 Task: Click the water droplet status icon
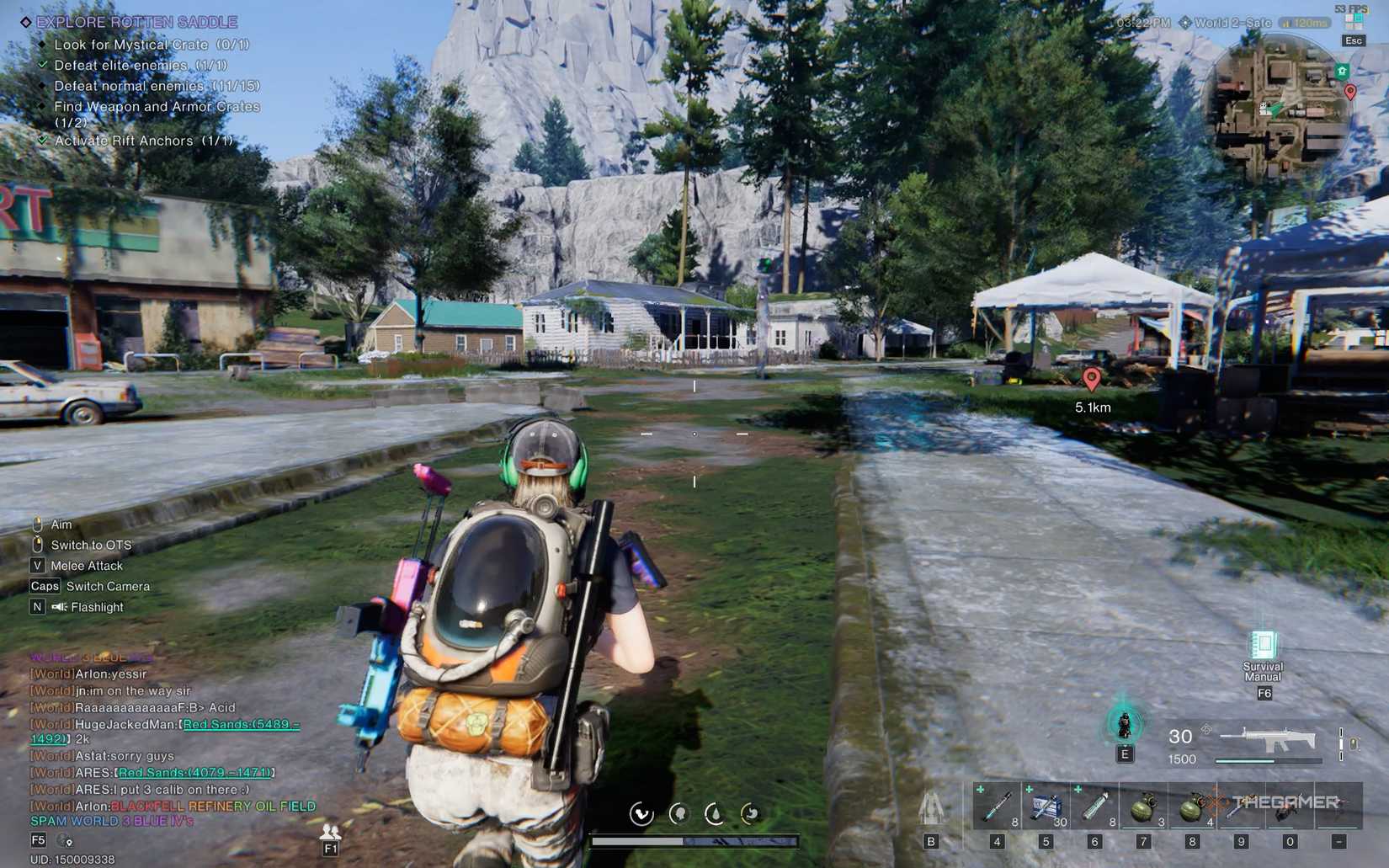pos(716,813)
